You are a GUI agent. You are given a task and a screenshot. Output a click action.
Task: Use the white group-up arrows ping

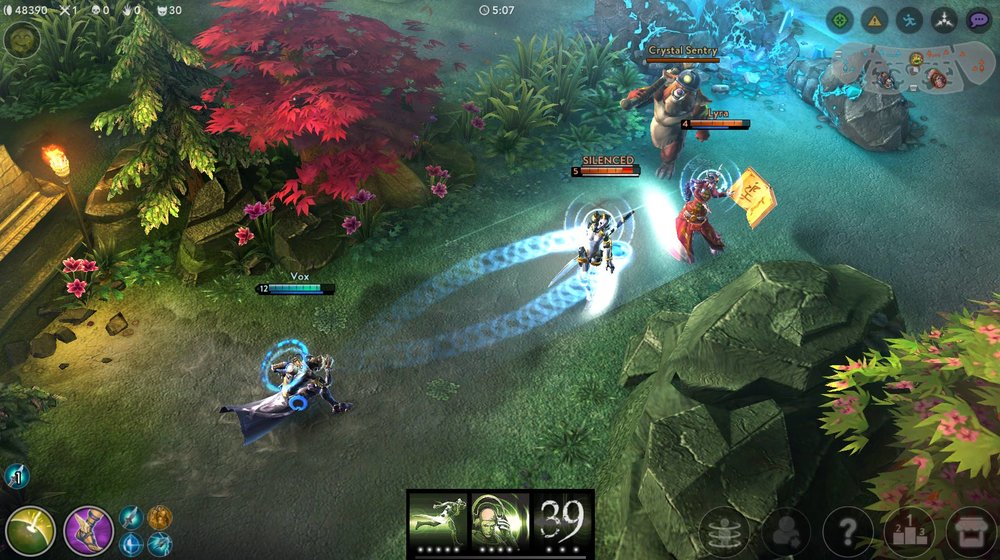pos(944,20)
